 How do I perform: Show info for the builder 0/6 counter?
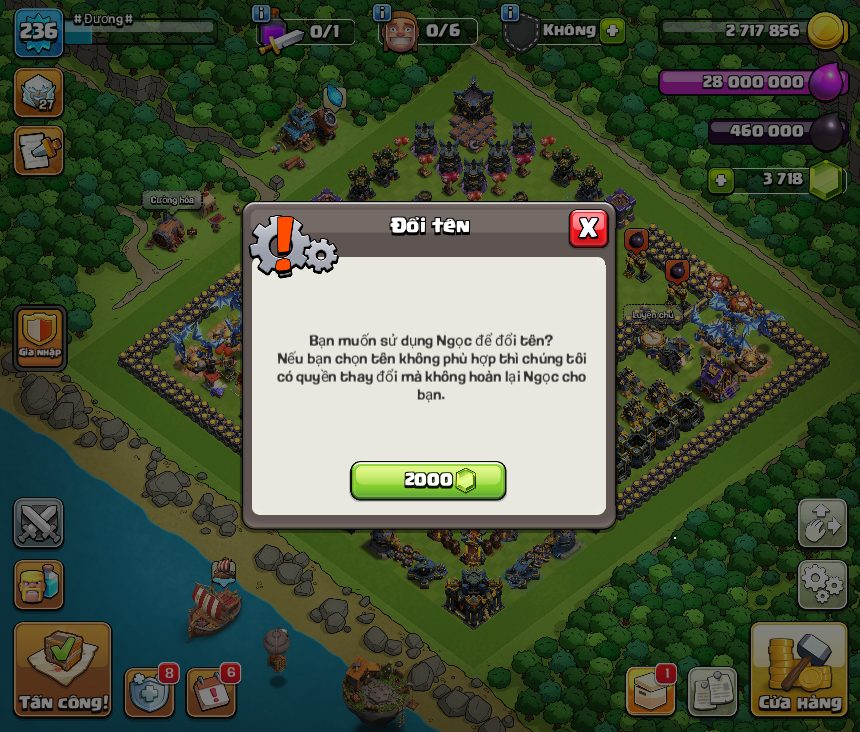pos(381,13)
